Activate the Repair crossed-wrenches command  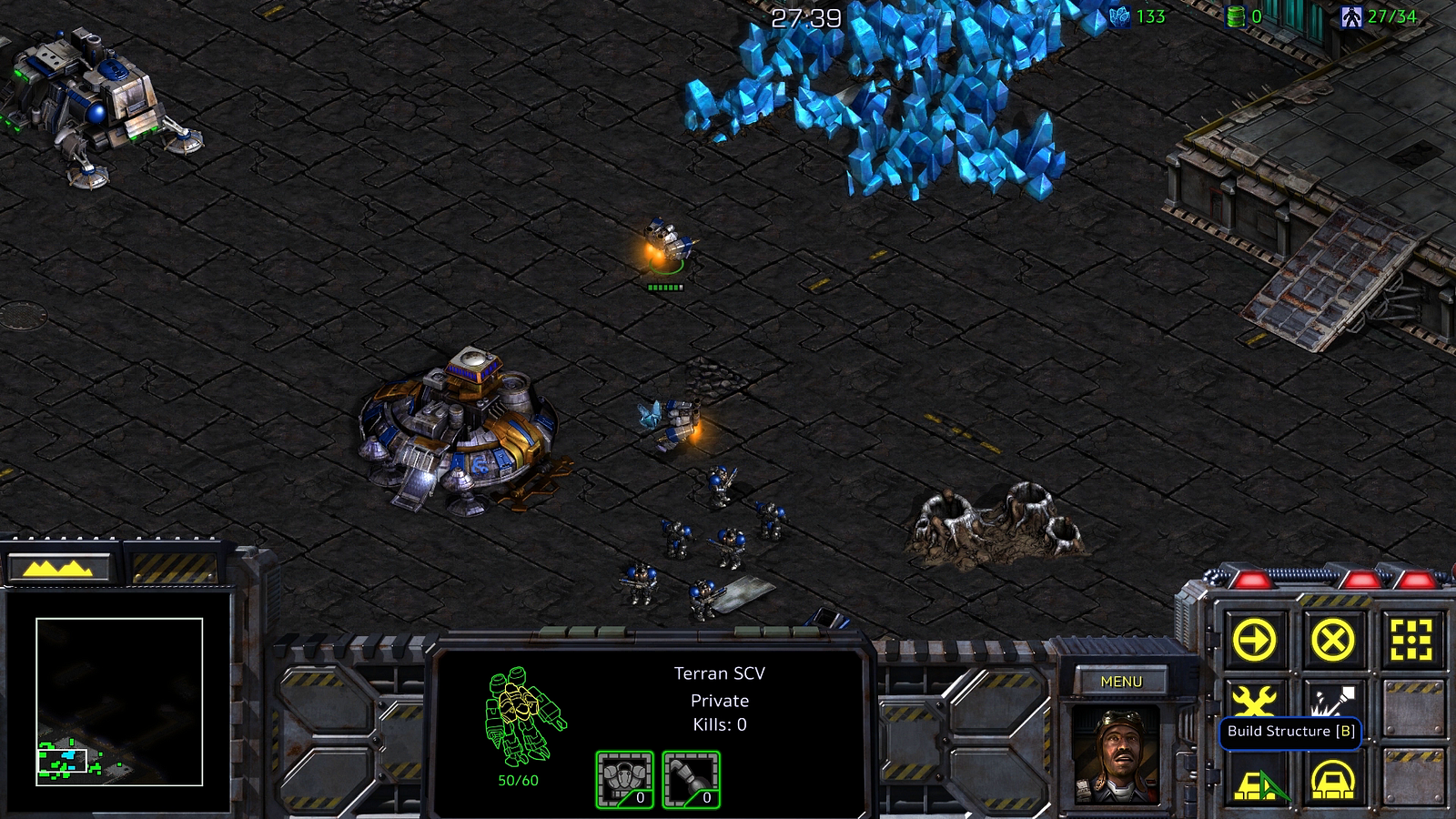pos(1254,701)
